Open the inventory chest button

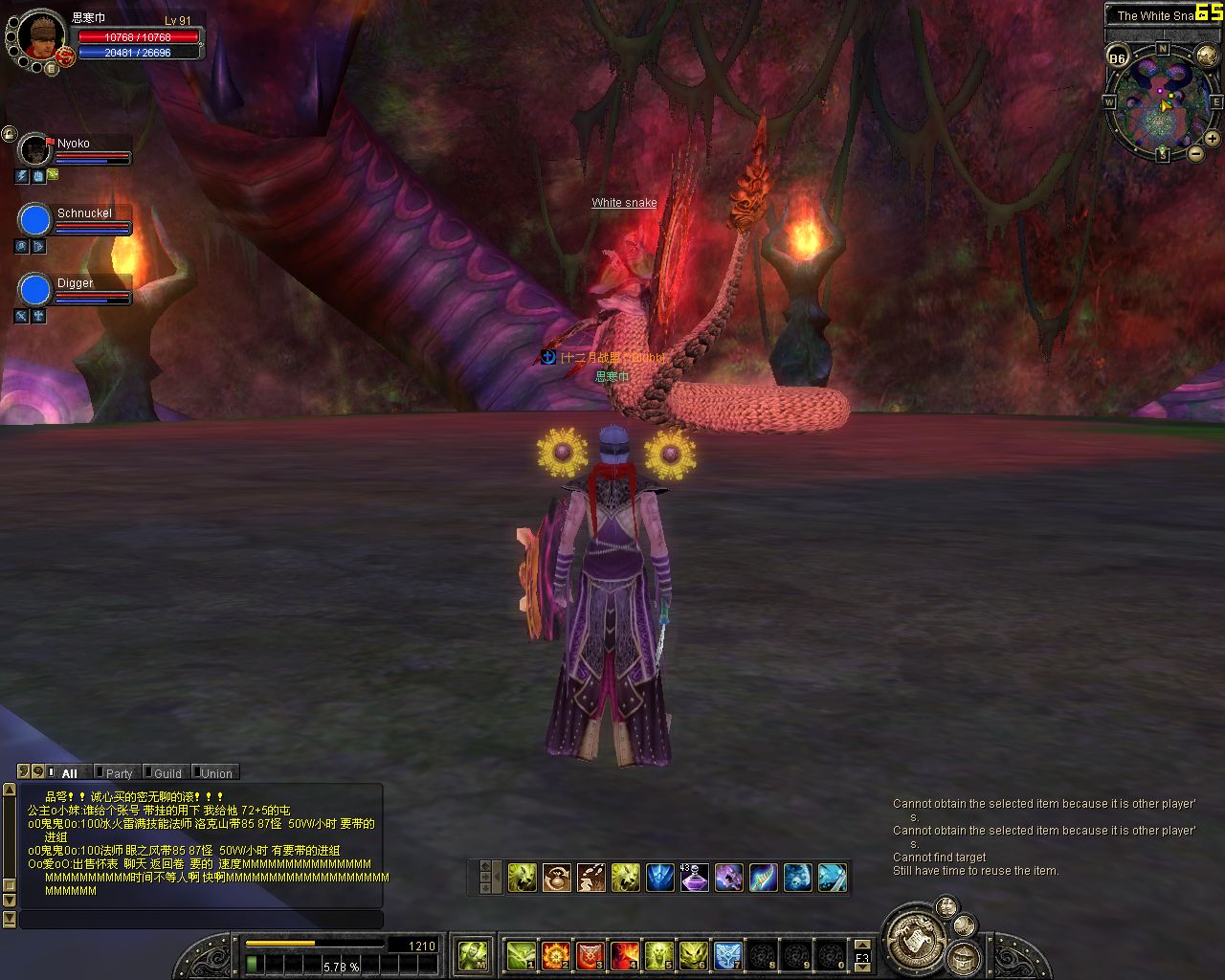[962, 958]
